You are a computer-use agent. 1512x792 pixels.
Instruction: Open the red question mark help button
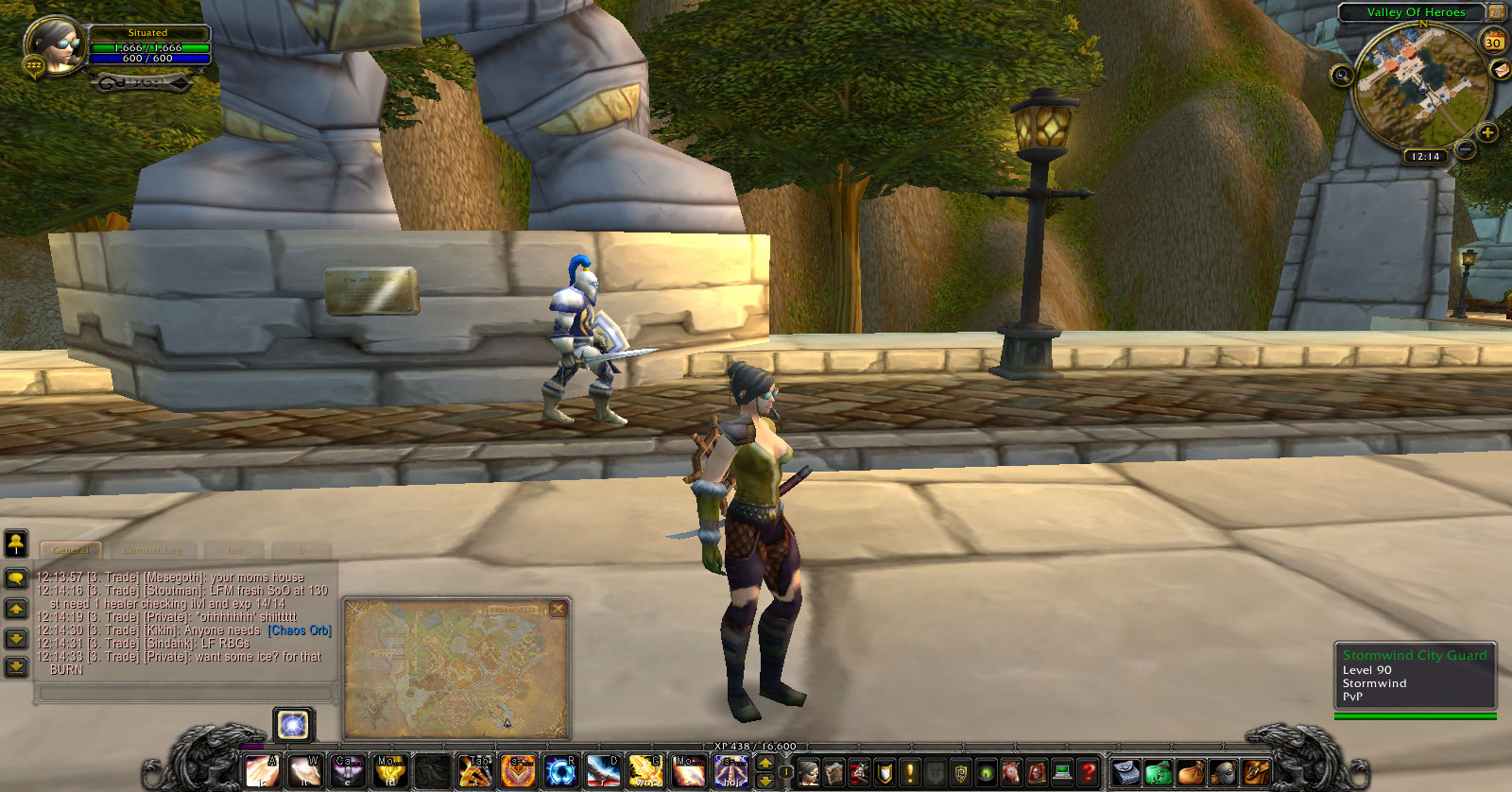point(1088,773)
